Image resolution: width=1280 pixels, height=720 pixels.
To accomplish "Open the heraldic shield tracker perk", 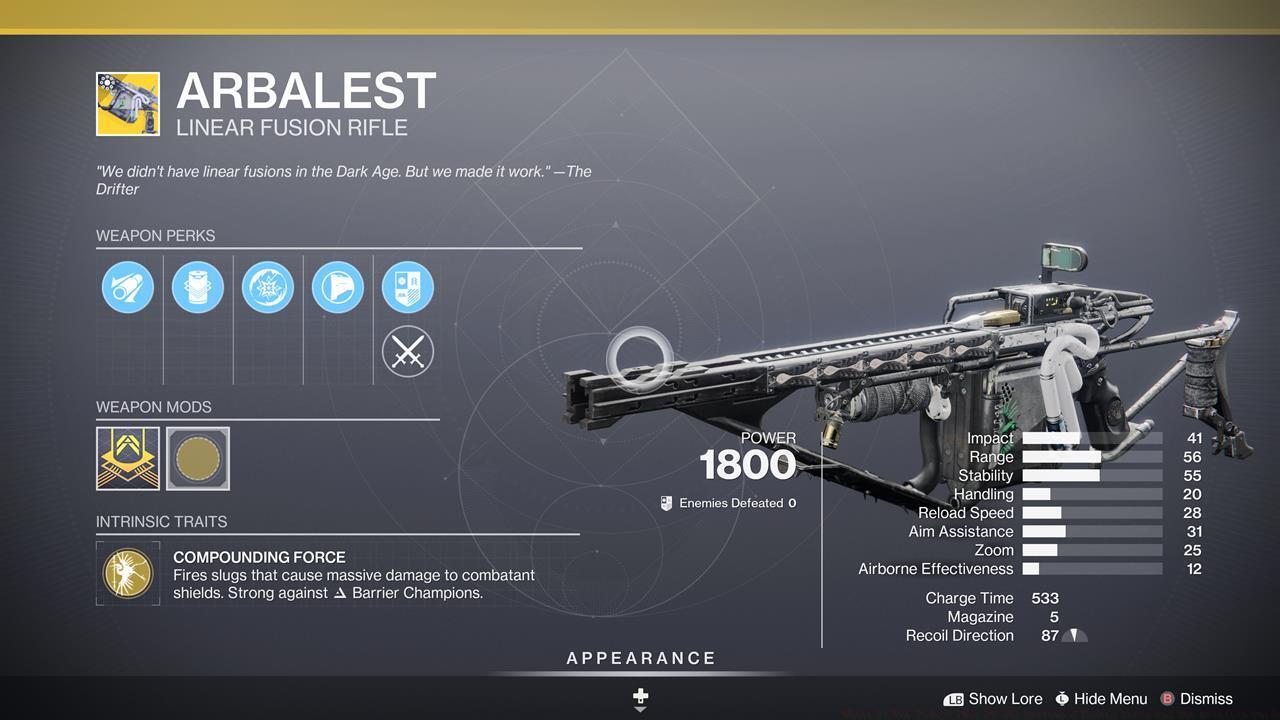I will [x=408, y=288].
